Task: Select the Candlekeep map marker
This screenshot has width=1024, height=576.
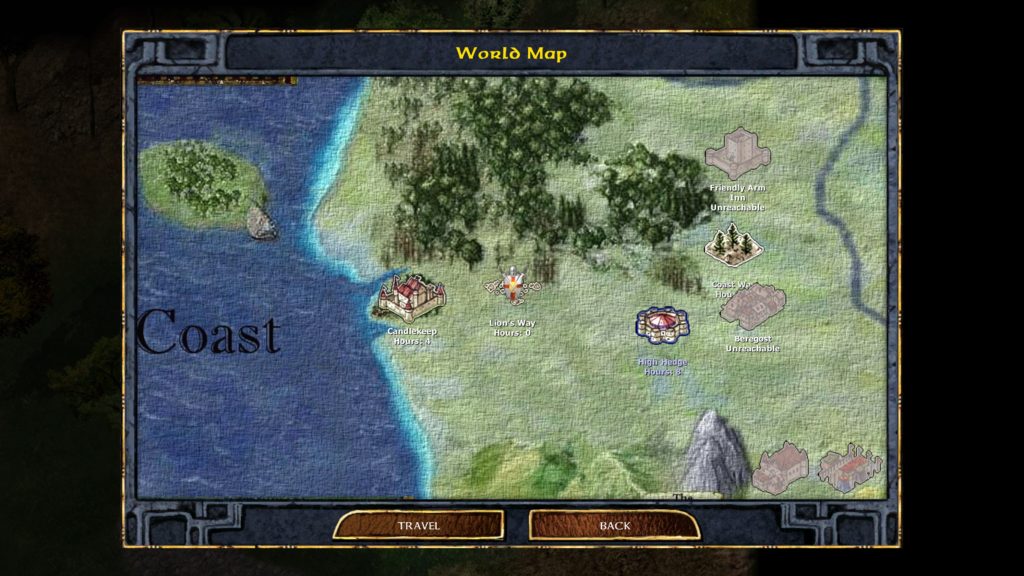Action: pos(411,298)
